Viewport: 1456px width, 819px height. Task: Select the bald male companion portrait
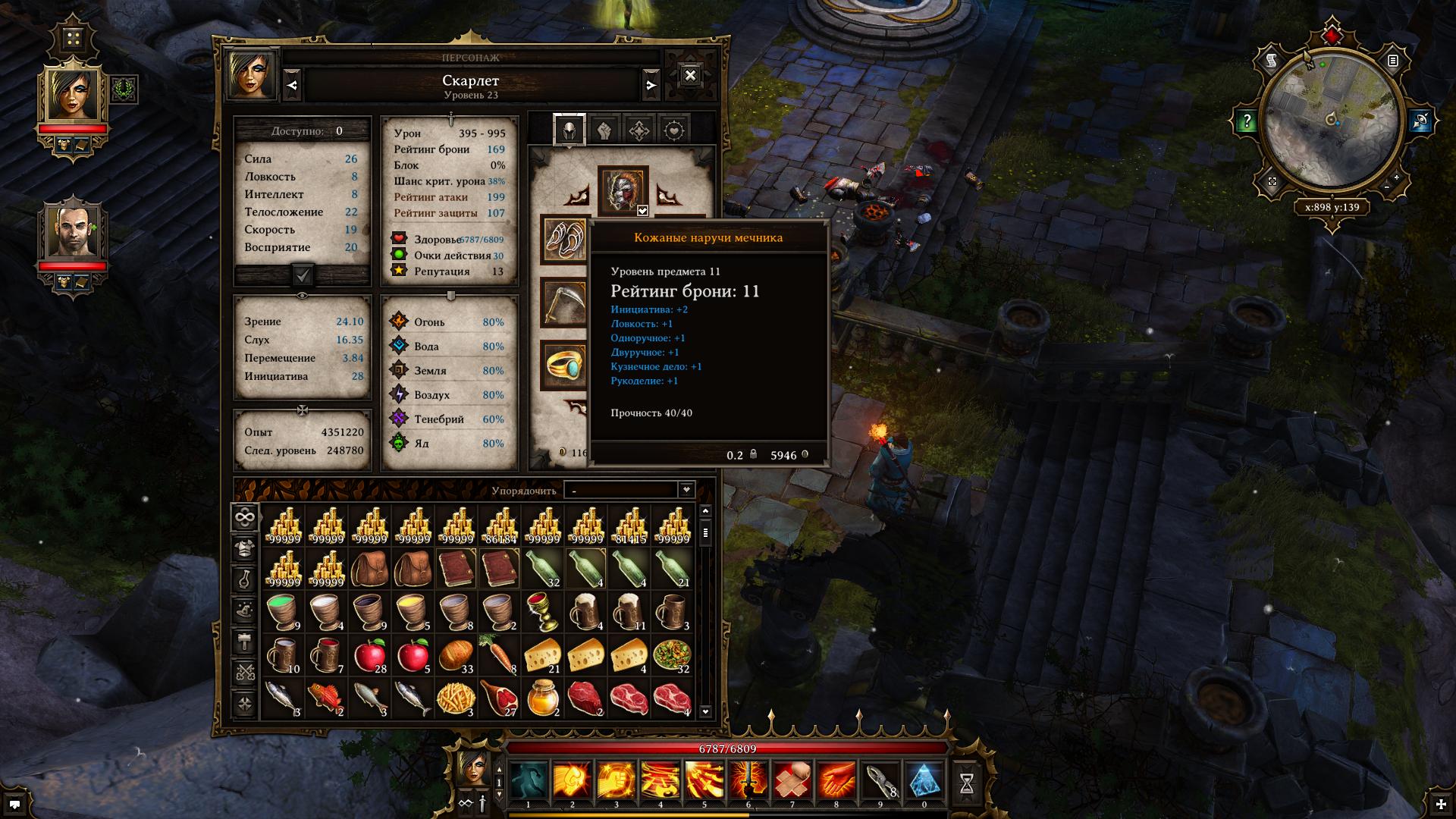73,231
